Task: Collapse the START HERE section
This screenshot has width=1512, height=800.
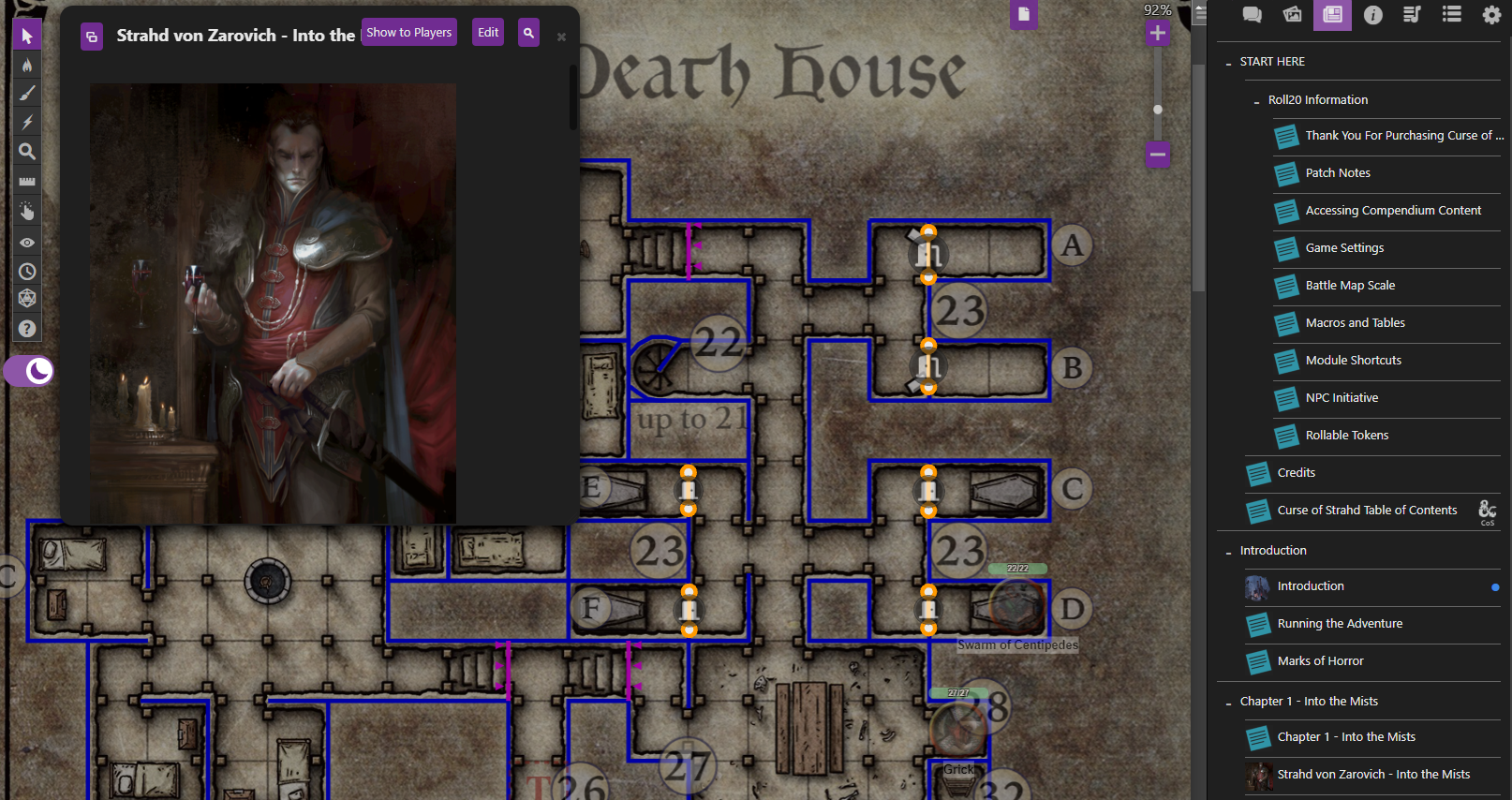Action: 1229,62
